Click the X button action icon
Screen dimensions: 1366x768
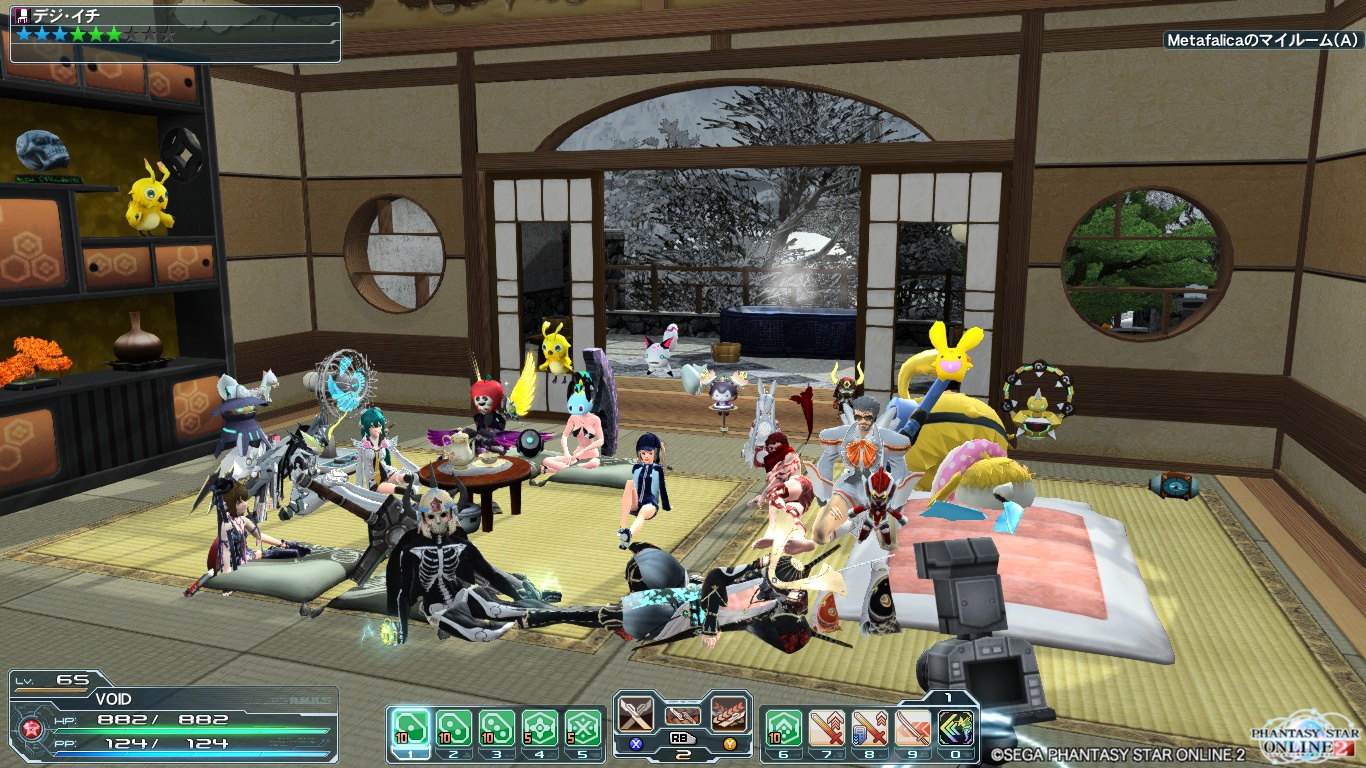634,743
